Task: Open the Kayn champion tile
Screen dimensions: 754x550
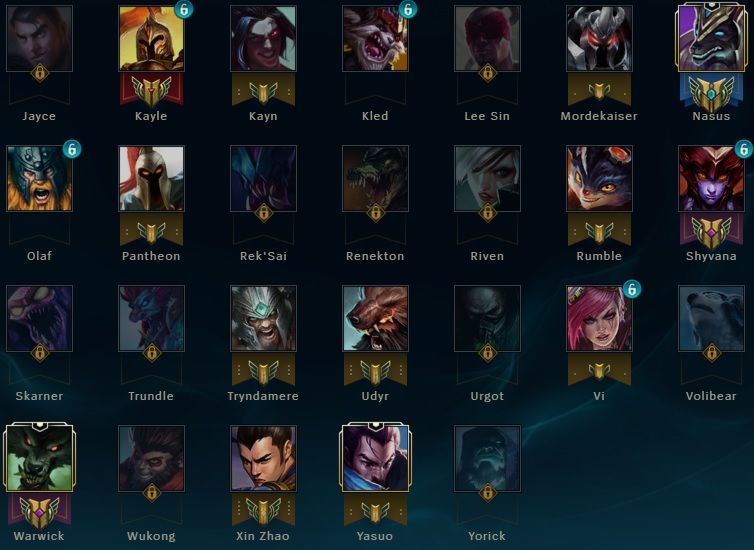Action: click(263, 38)
